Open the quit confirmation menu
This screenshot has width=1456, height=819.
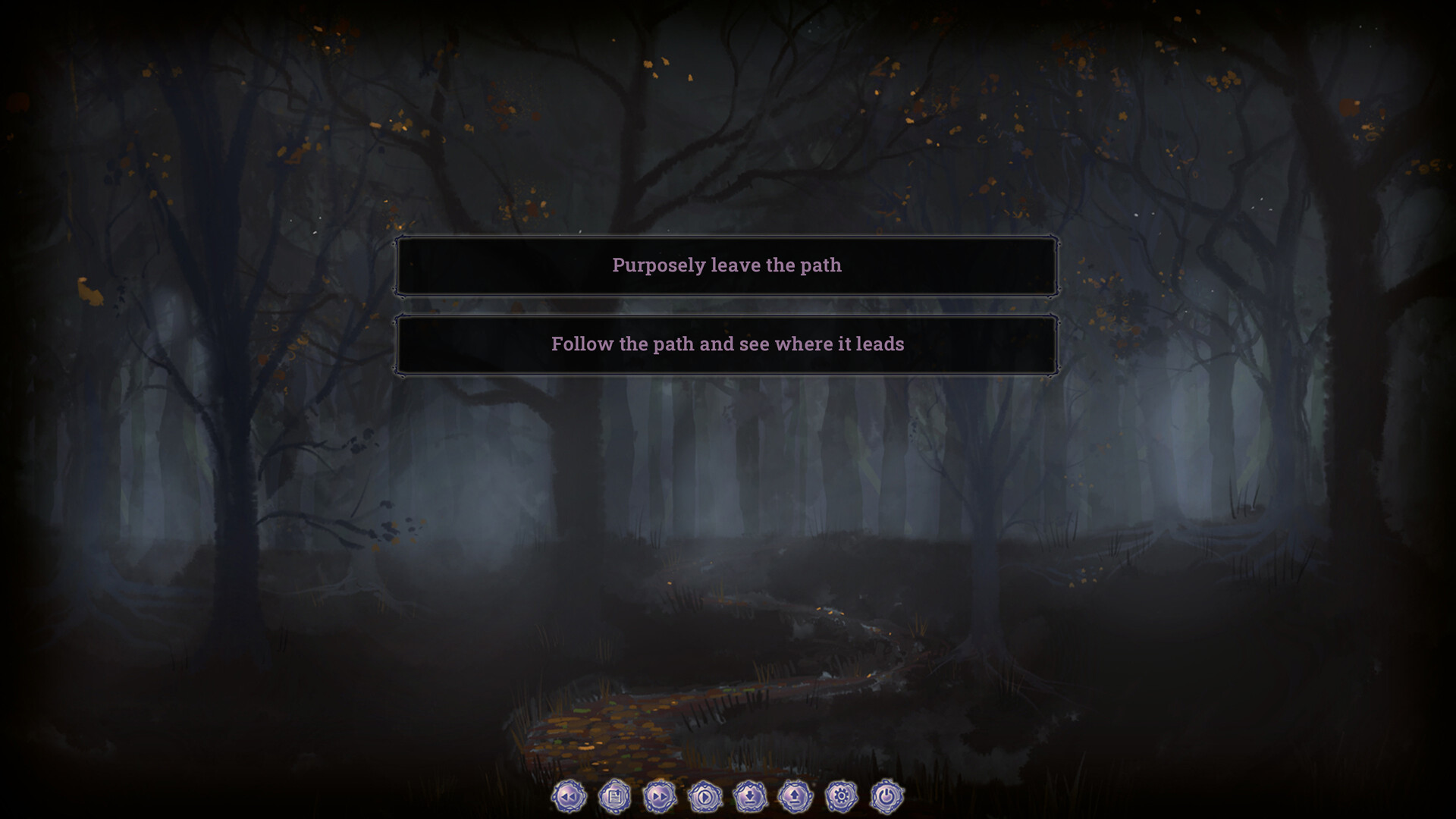pos(887,797)
